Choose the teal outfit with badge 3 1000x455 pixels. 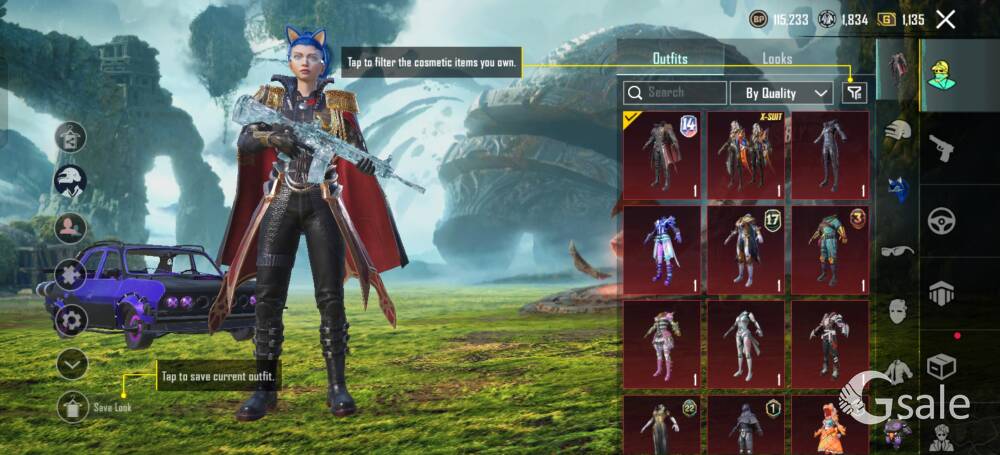pos(830,246)
